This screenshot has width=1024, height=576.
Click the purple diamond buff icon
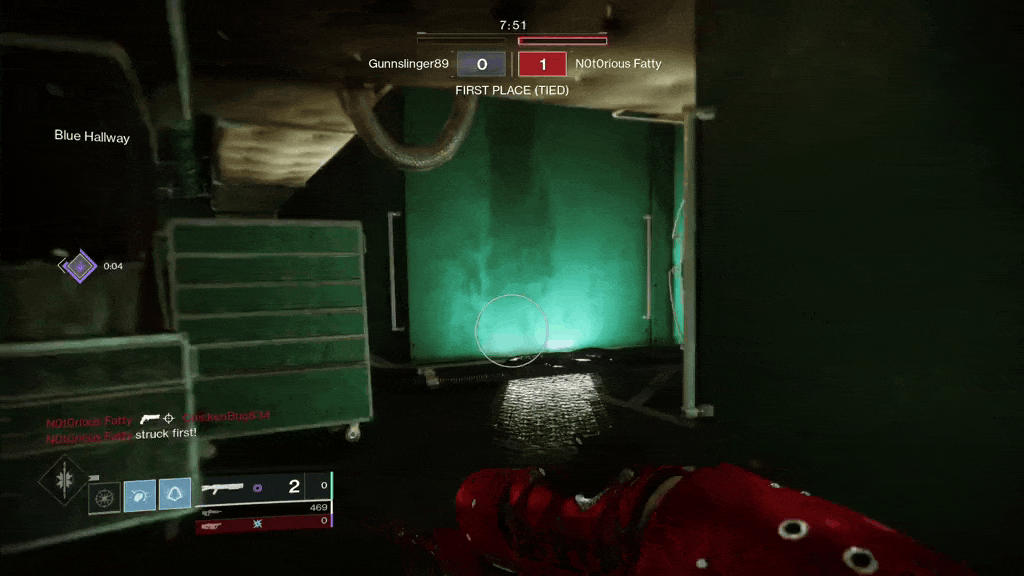coord(78,266)
